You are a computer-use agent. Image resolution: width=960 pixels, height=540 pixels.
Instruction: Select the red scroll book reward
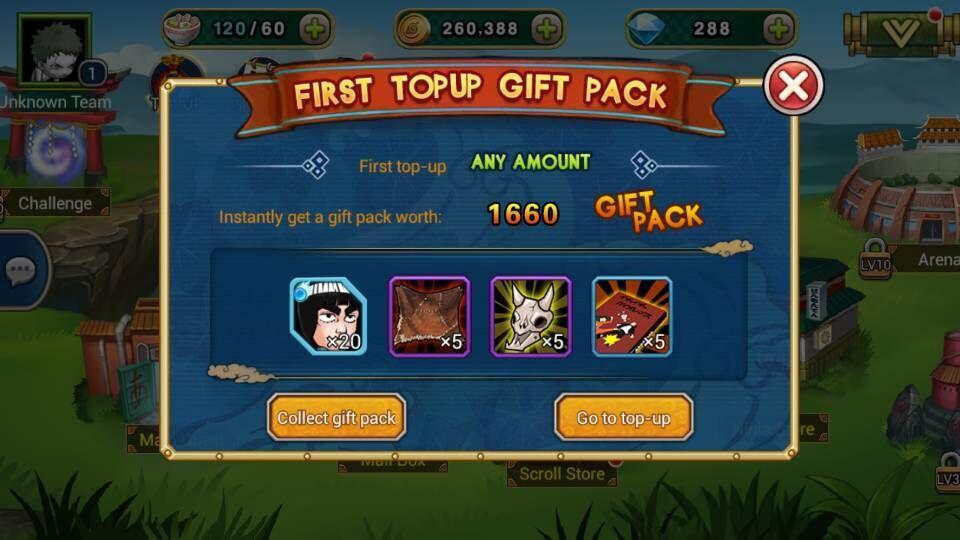click(x=631, y=316)
